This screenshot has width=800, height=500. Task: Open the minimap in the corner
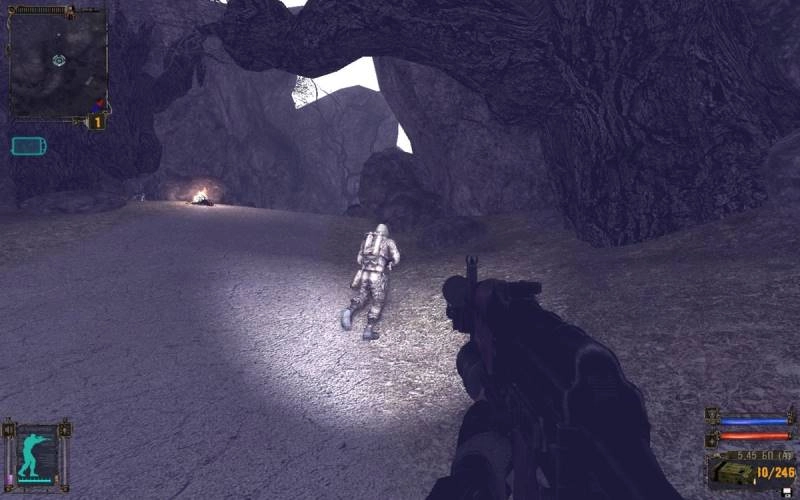[56, 62]
